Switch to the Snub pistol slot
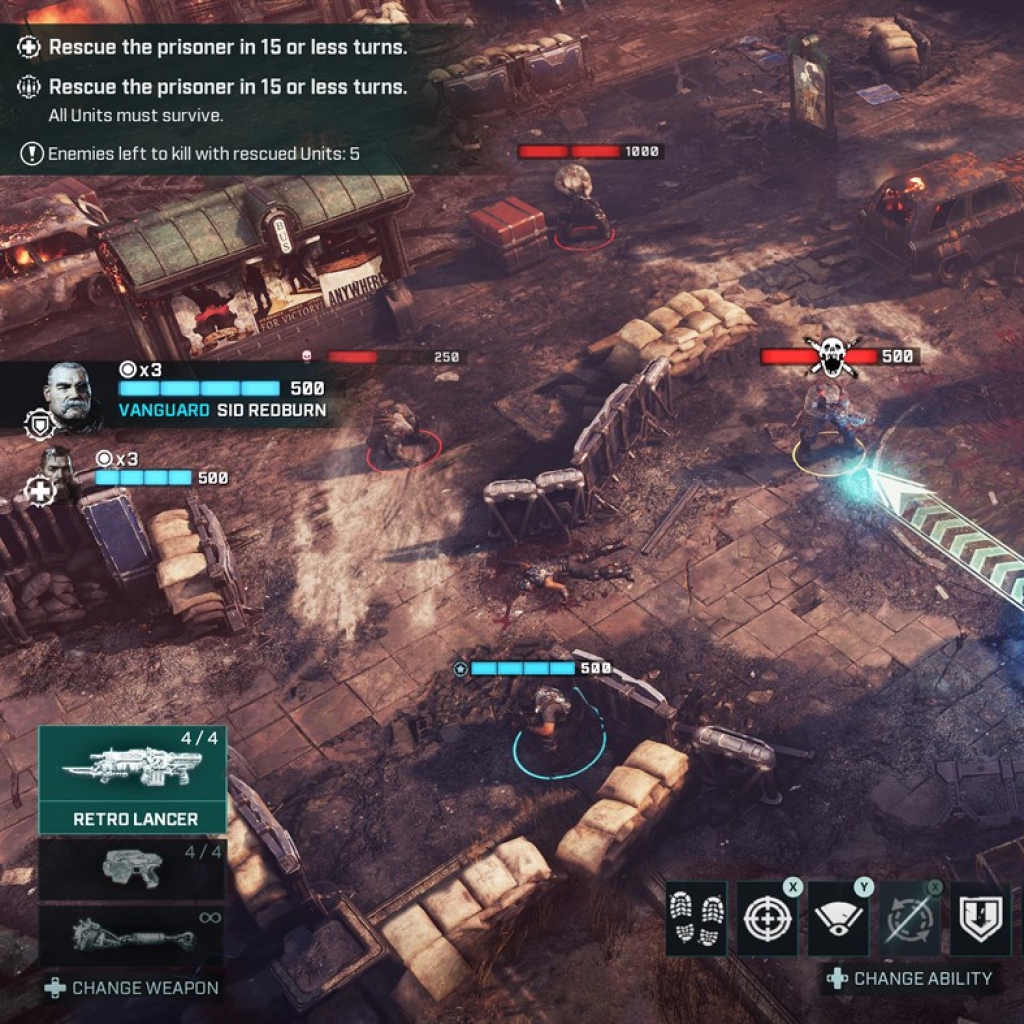 132,869
